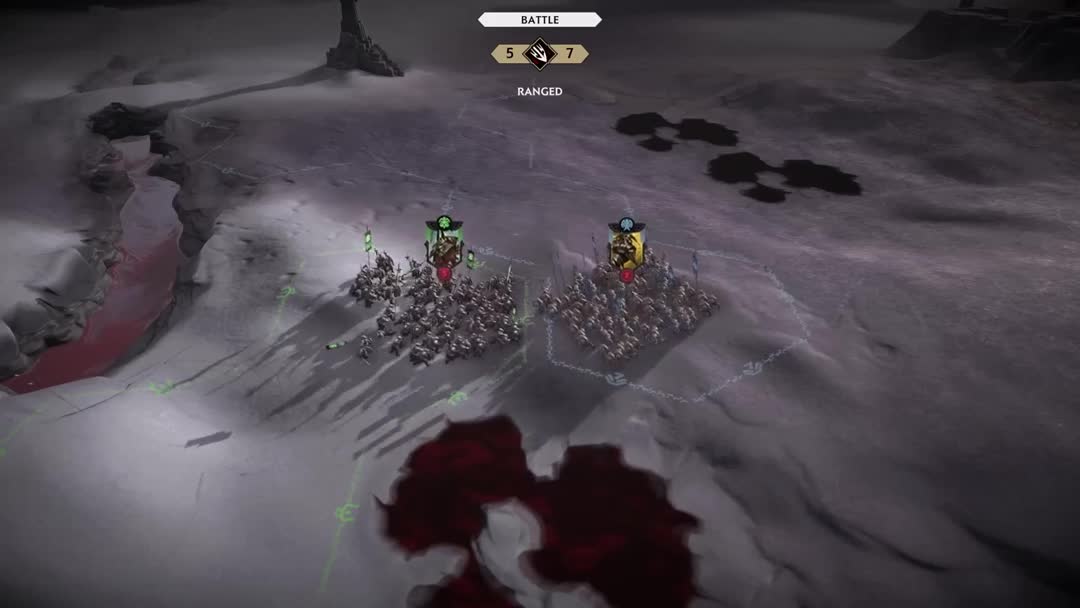The width and height of the screenshot is (1080, 608).
Task: Click the ranged arrows icon in battle header
Action: tap(540, 54)
